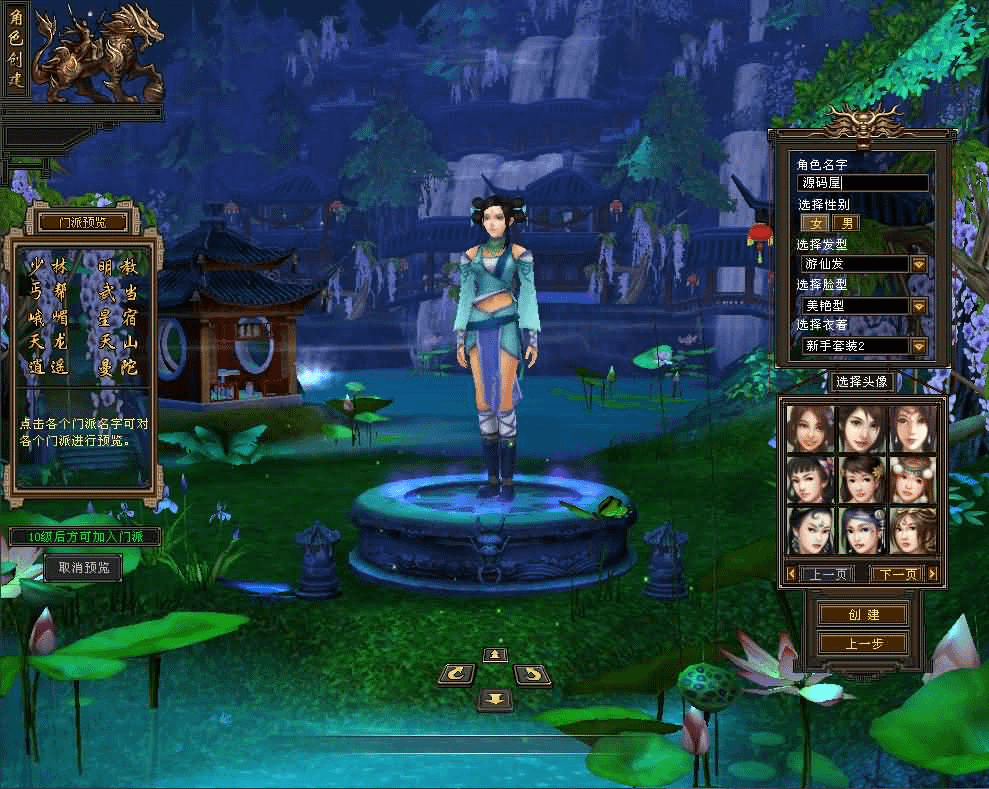Preview the 明教 sect
The width and height of the screenshot is (989, 789).
(118, 267)
